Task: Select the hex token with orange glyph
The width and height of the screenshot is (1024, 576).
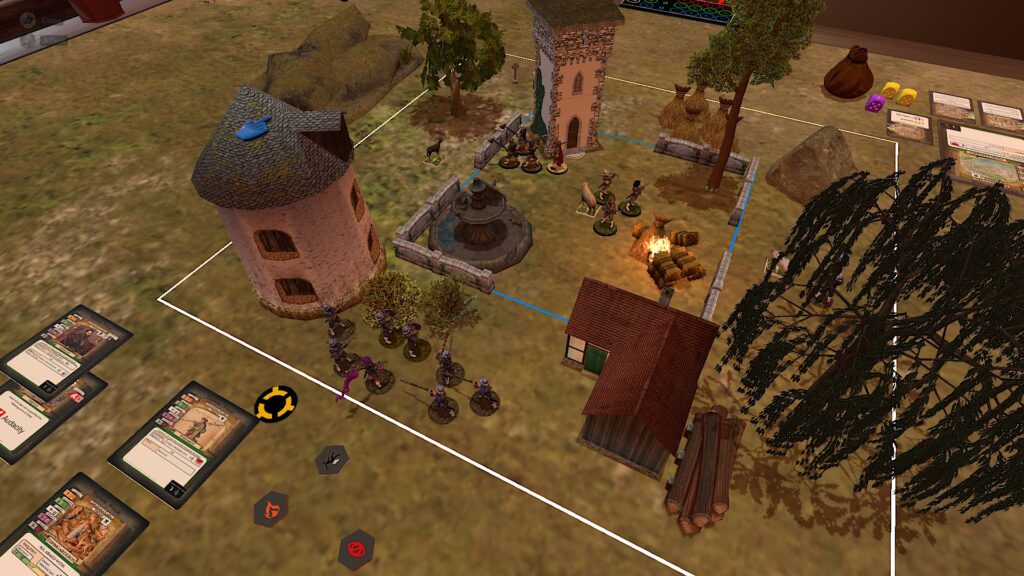Action: pos(270,509)
